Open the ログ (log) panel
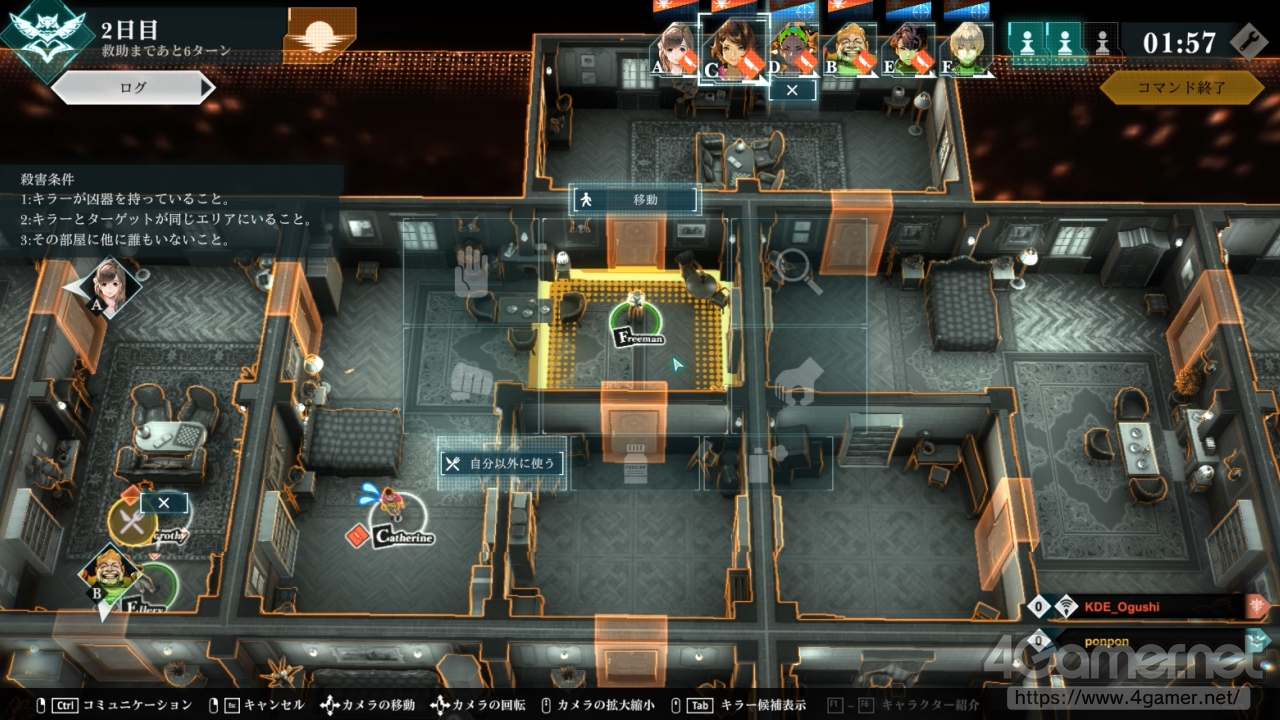This screenshot has width=1280, height=720. coord(133,88)
